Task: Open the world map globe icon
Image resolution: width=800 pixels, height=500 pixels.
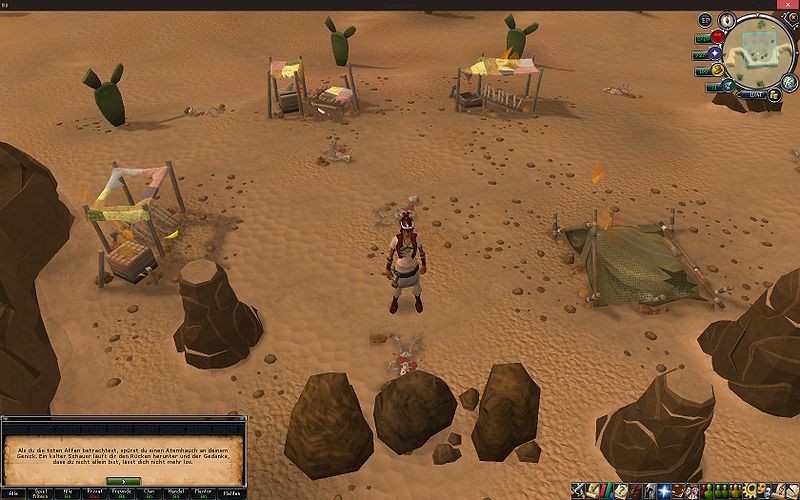Action: (789, 84)
